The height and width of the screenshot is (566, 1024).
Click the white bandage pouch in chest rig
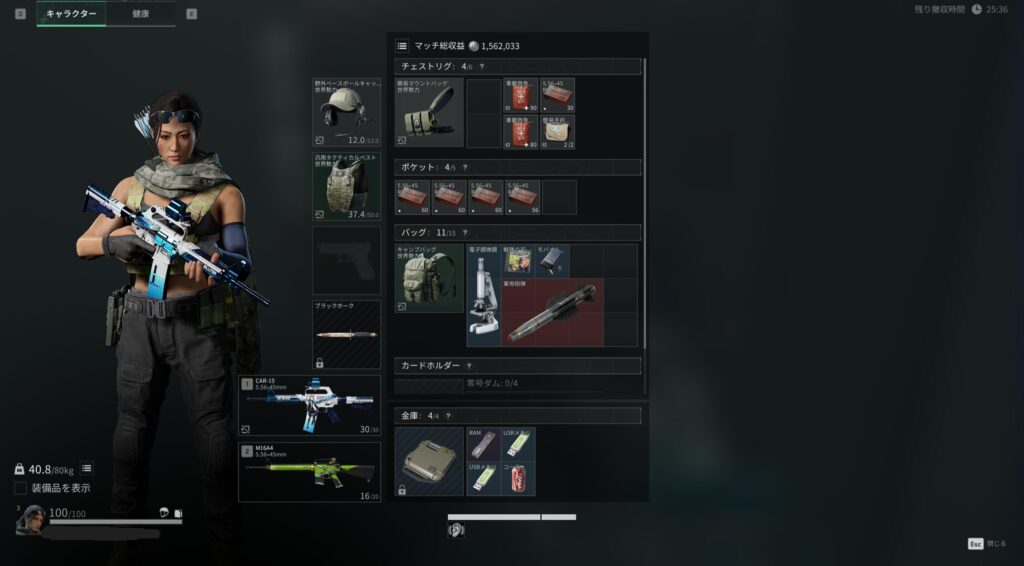click(558, 130)
